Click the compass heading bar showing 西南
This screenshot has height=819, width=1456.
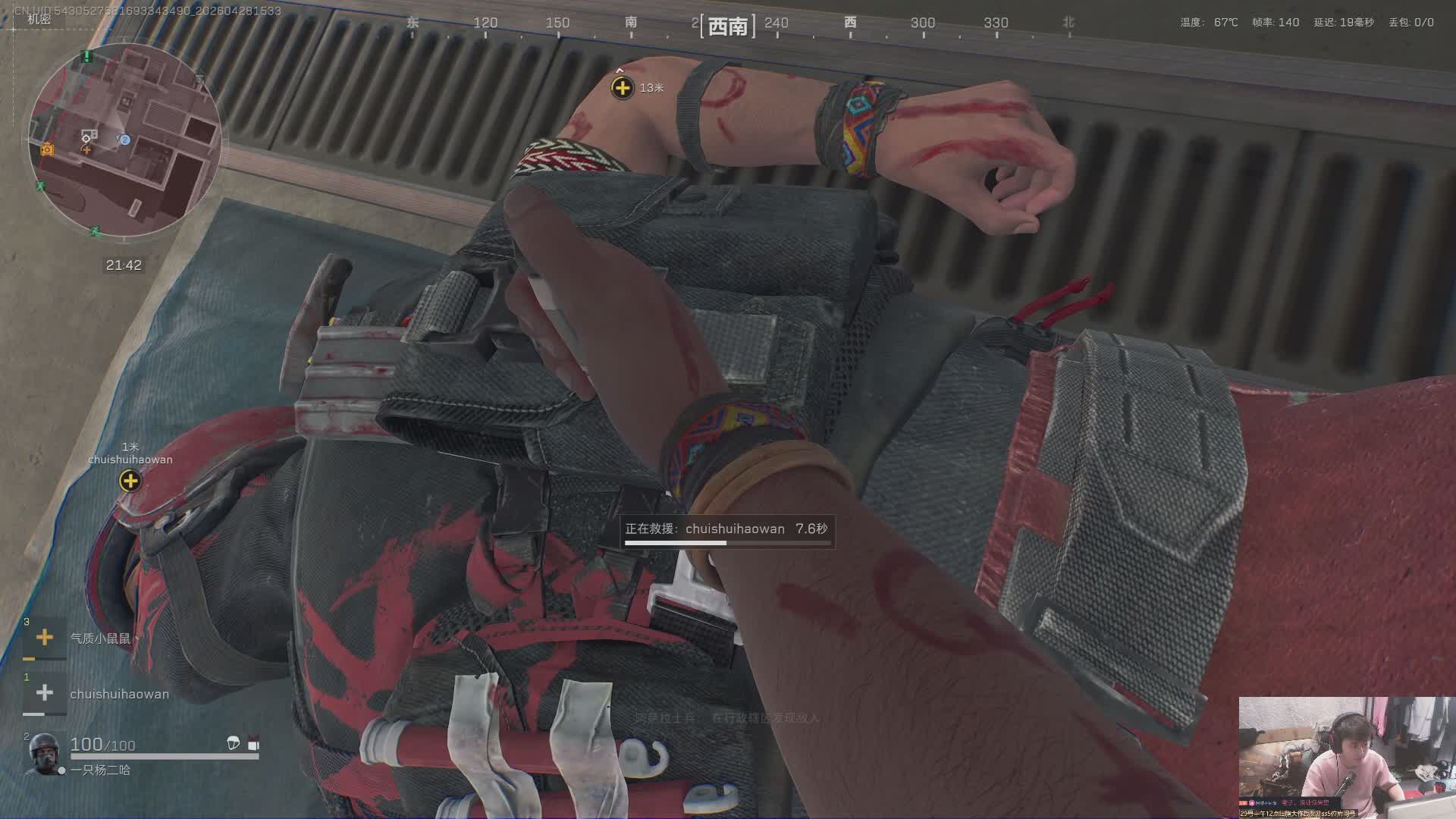[727, 27]
